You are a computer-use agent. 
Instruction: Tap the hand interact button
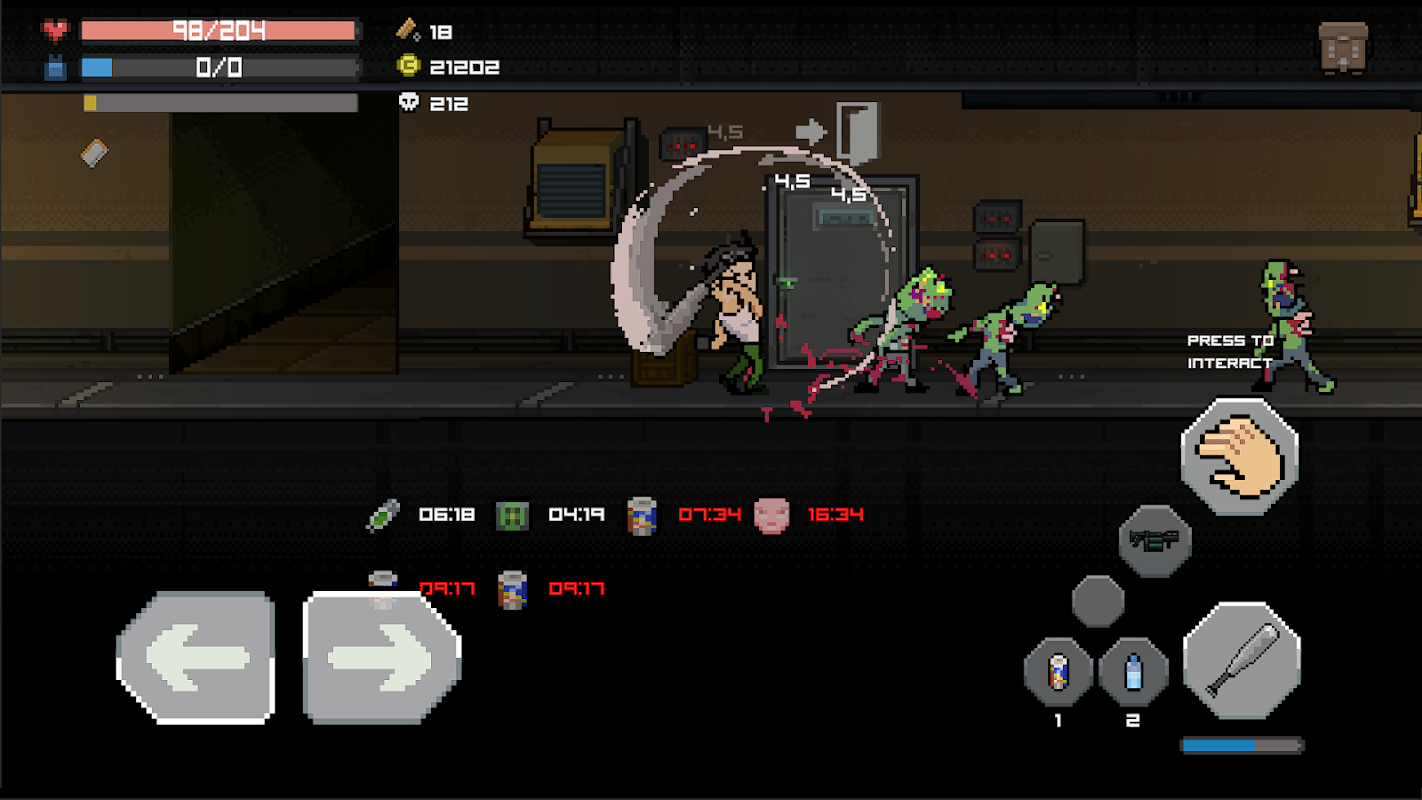[x=1240, y=456]
